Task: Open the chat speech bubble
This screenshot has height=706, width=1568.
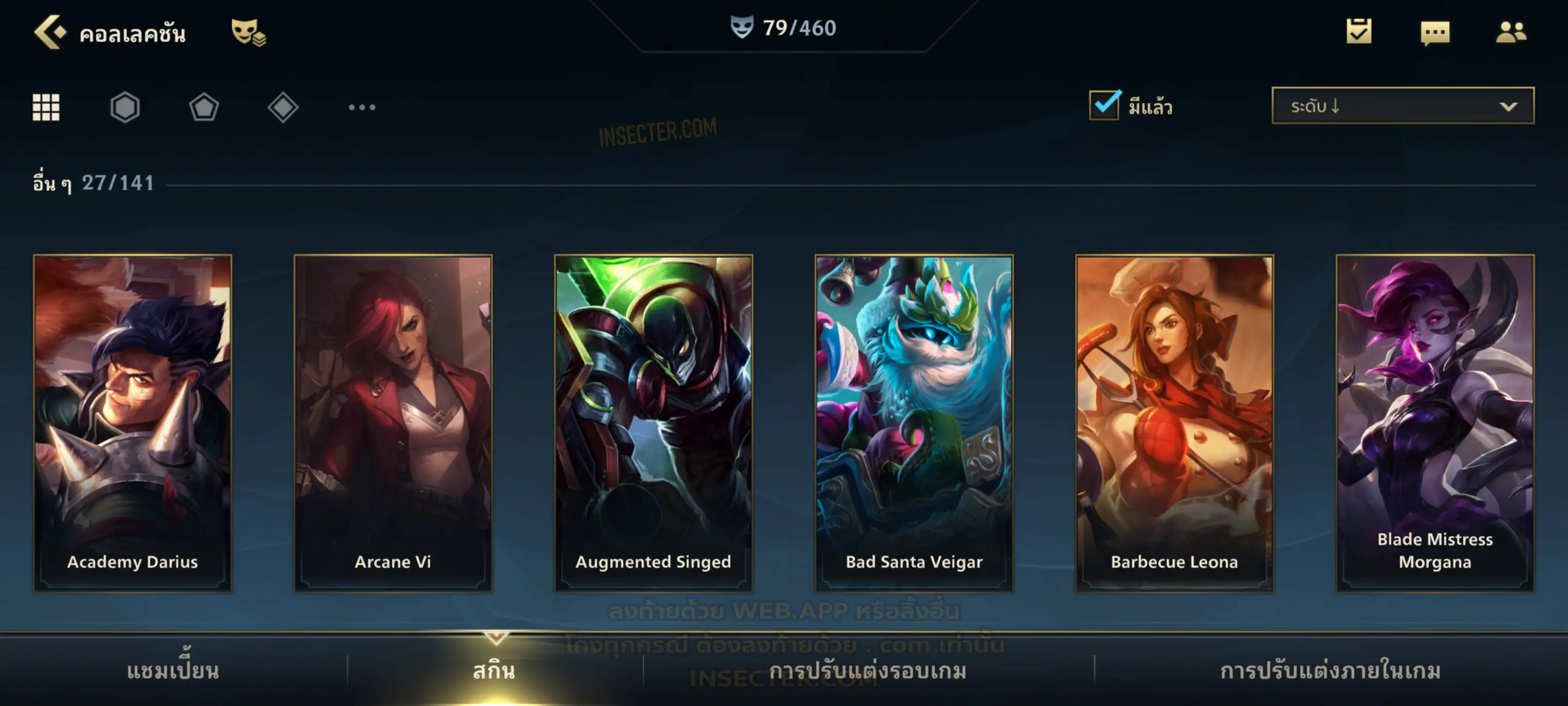Action: pyautogui.click(x=1435, y=32)
